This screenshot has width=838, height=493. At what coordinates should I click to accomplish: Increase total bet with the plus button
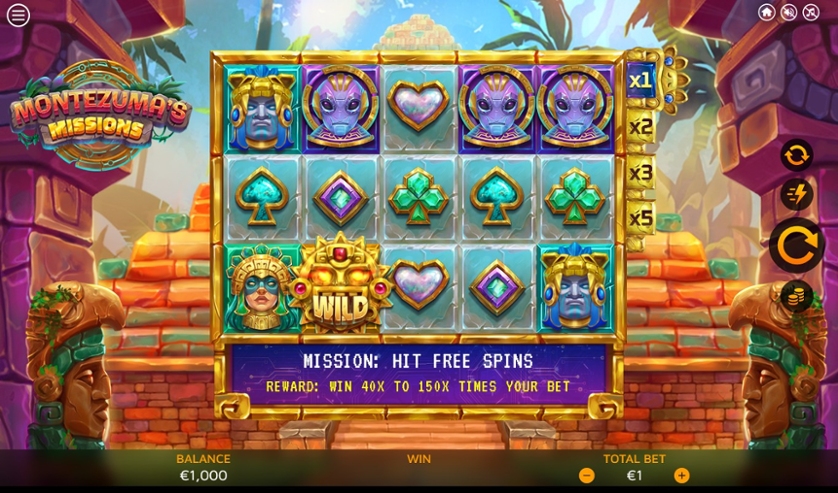[x=681, y=476]
